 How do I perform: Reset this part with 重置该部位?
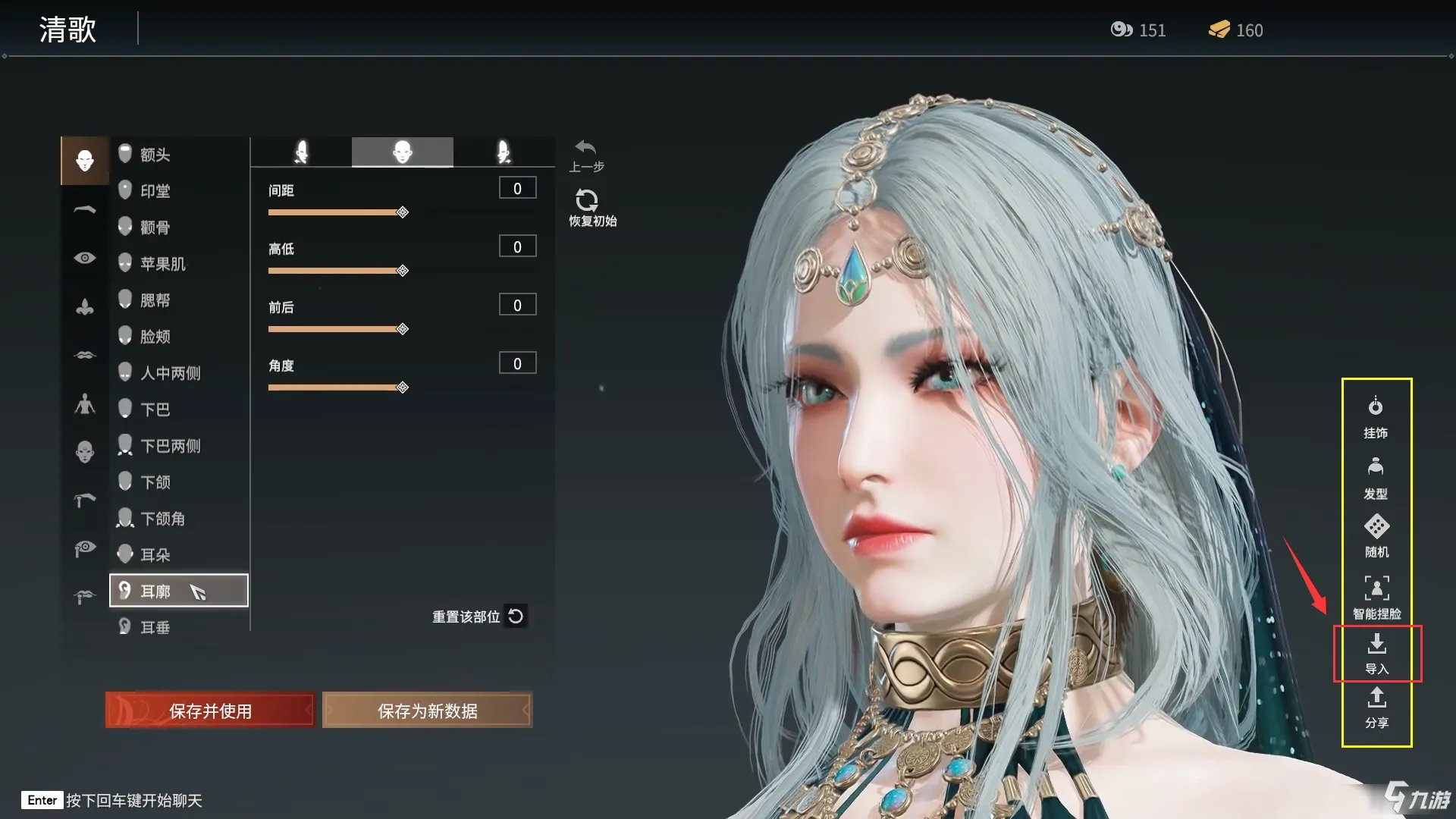coord(479,617)
